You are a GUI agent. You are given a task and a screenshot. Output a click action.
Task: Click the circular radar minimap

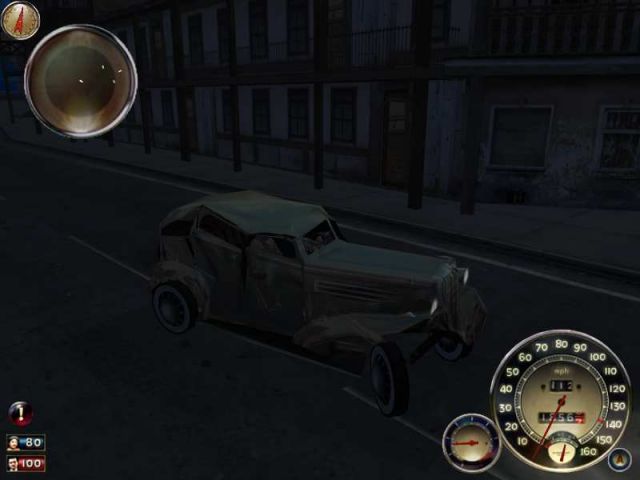[80, 80]
